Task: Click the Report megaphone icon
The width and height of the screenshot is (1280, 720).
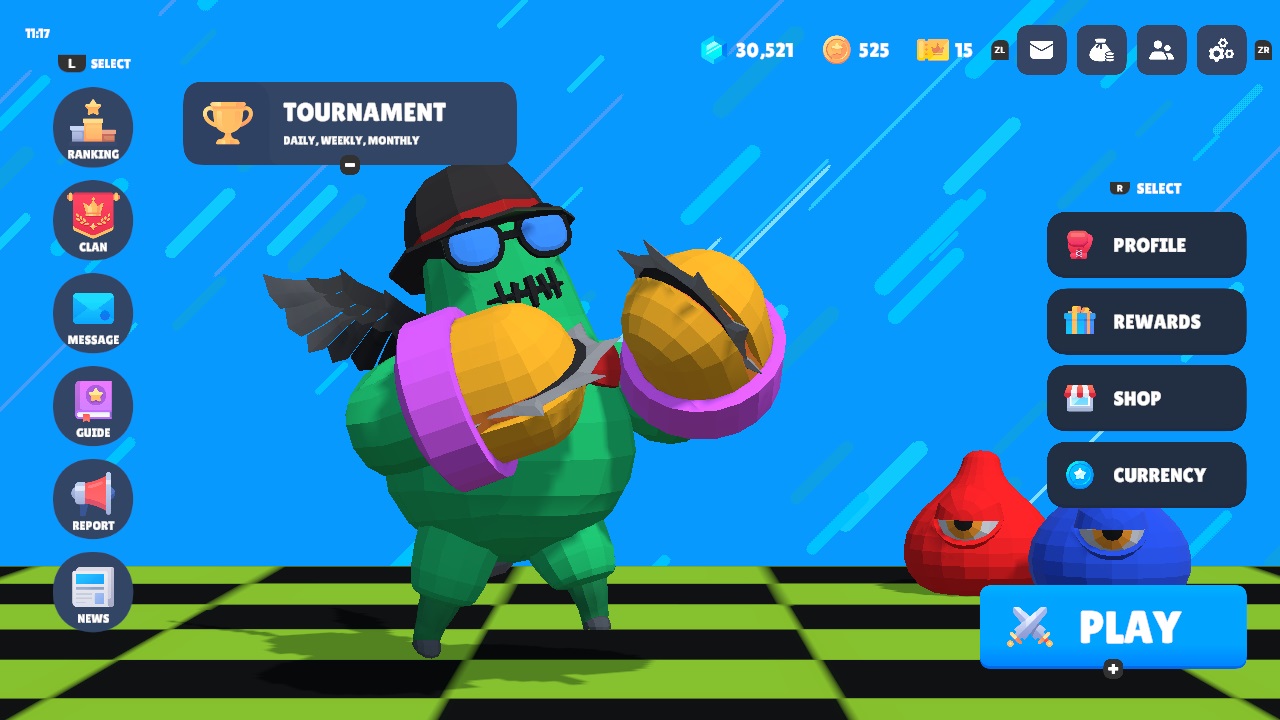Action: tap(93, 498)
